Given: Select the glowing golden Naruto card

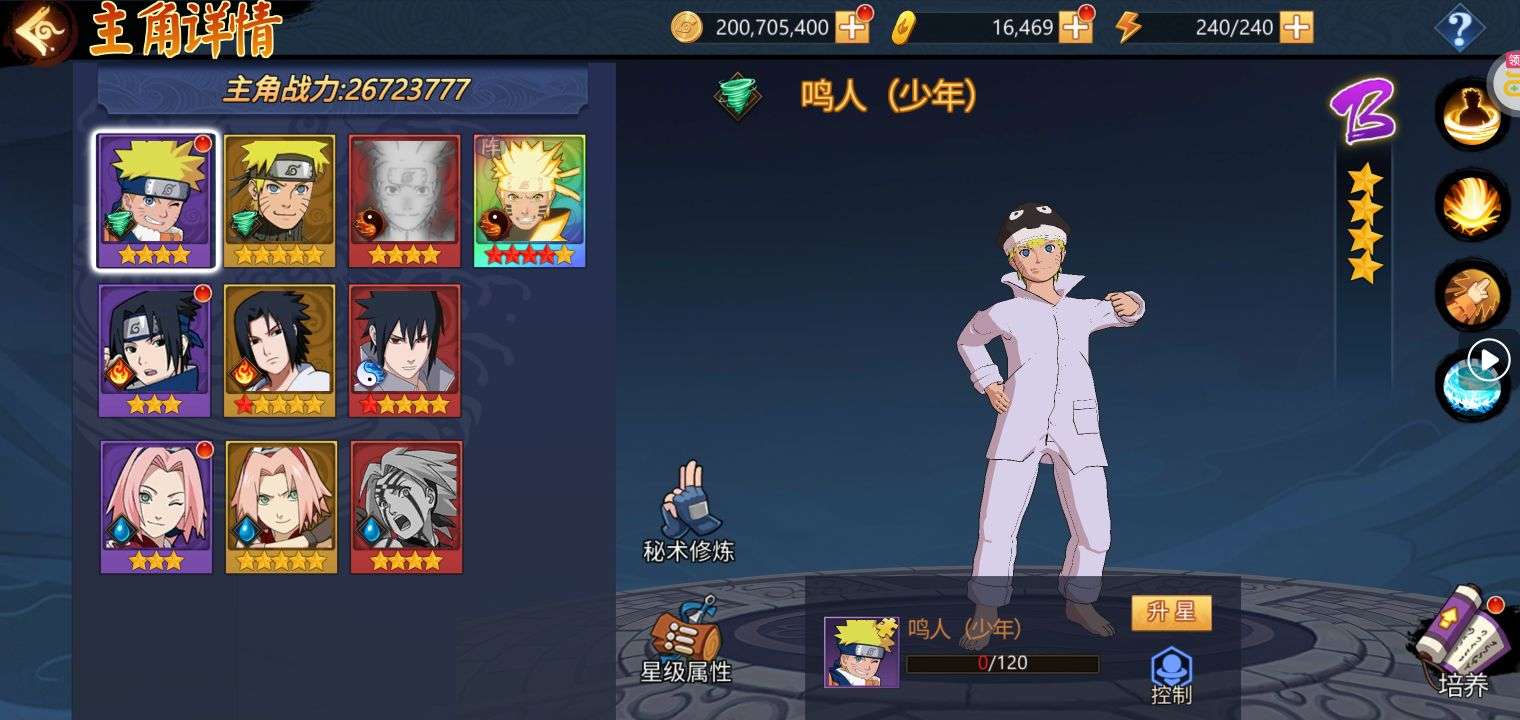Looking at the screenshot, I should 529,201.
